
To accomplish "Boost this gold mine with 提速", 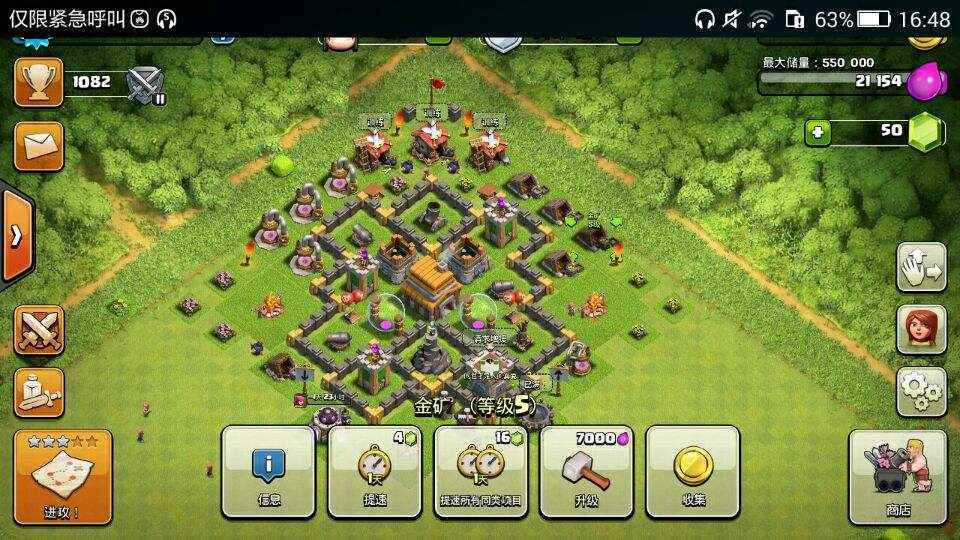I will tap(374, 472).
